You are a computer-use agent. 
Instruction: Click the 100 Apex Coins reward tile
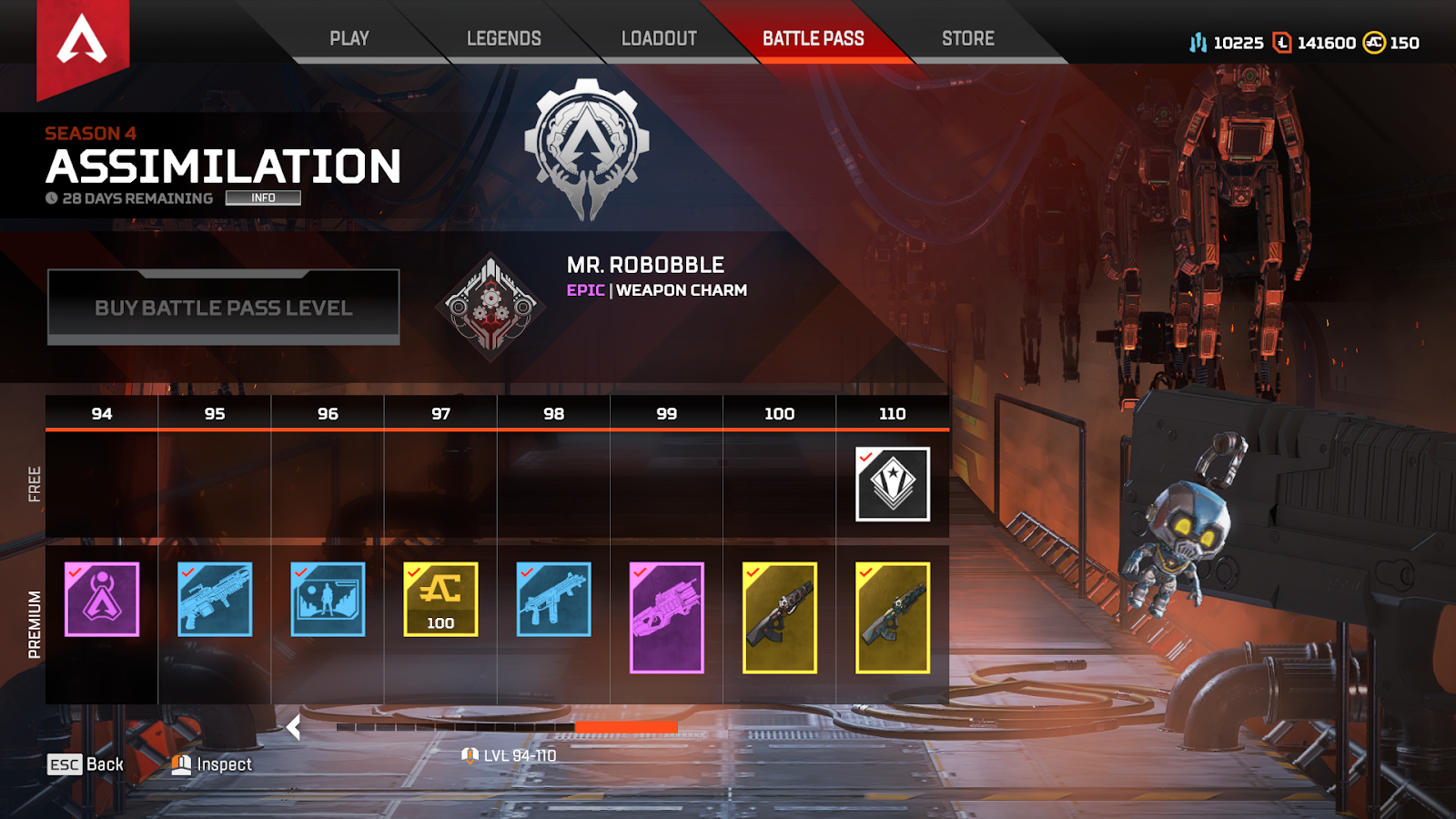[440, 598]
